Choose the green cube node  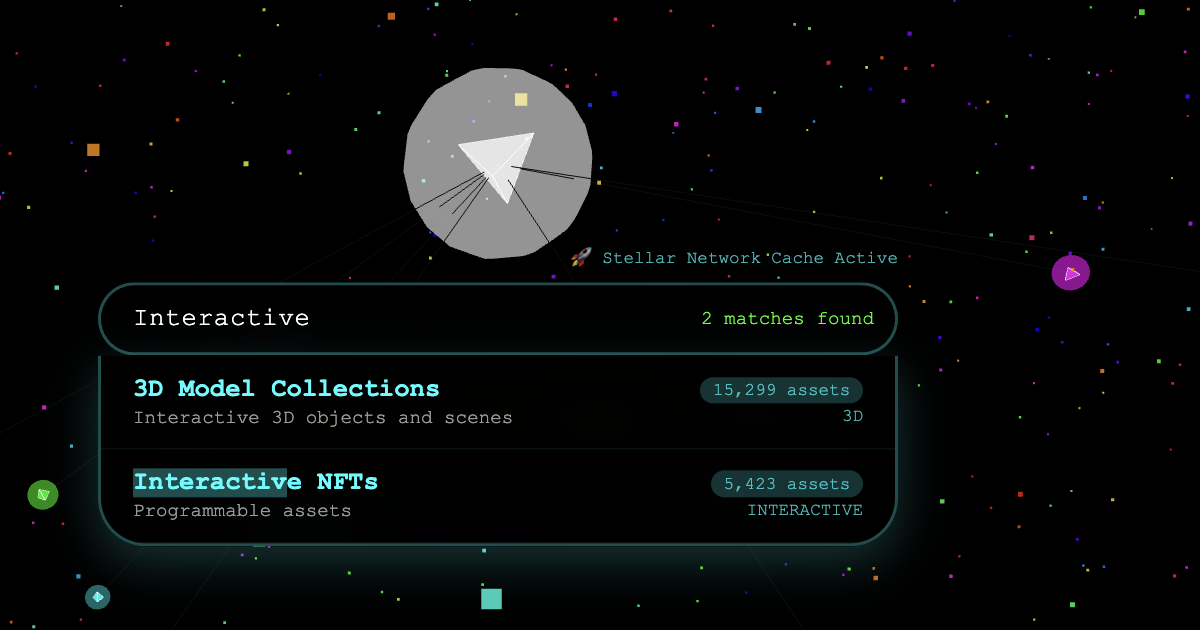point(43,494)
